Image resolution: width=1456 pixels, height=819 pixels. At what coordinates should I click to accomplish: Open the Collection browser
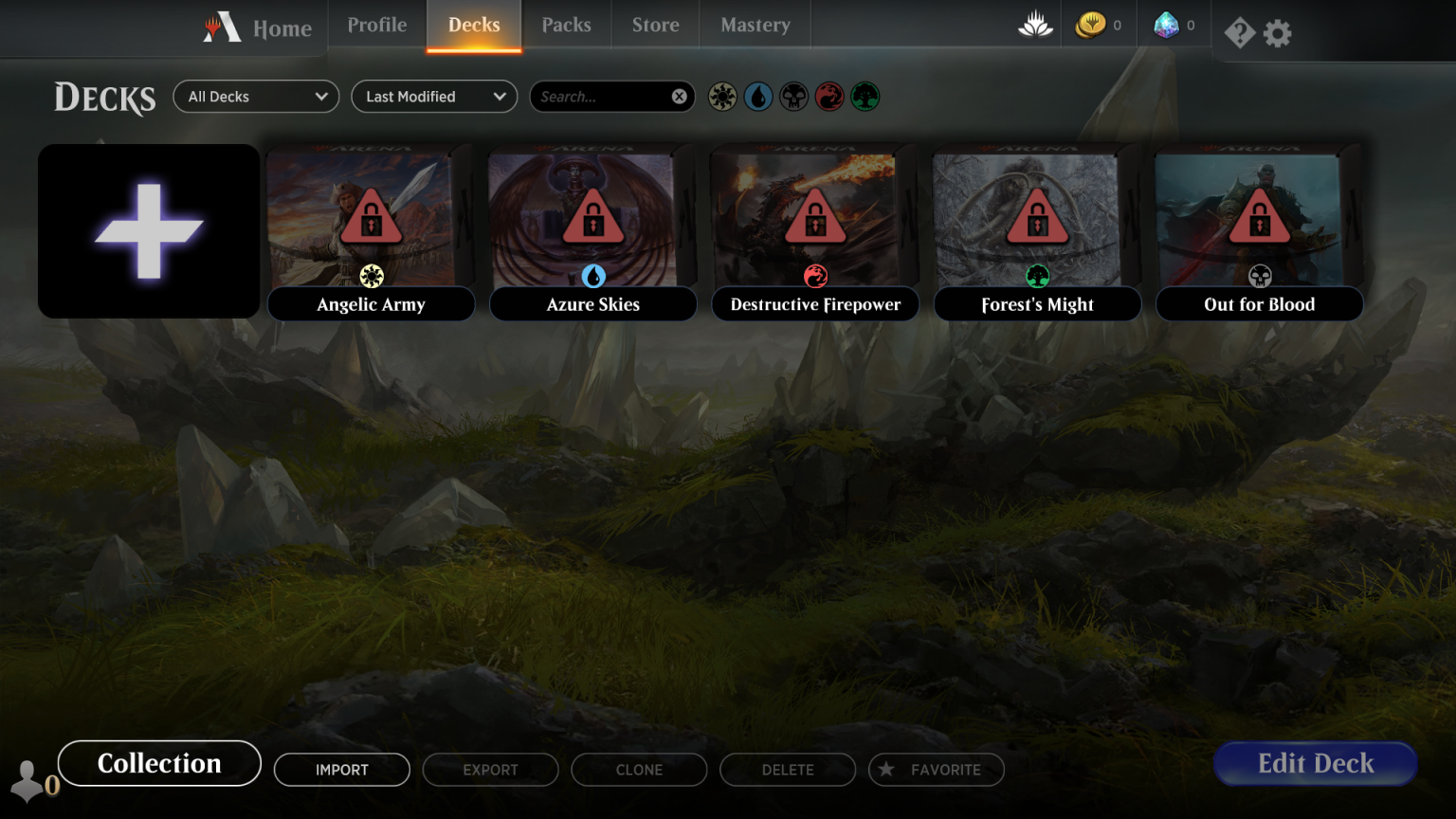[x=158, y=763]
